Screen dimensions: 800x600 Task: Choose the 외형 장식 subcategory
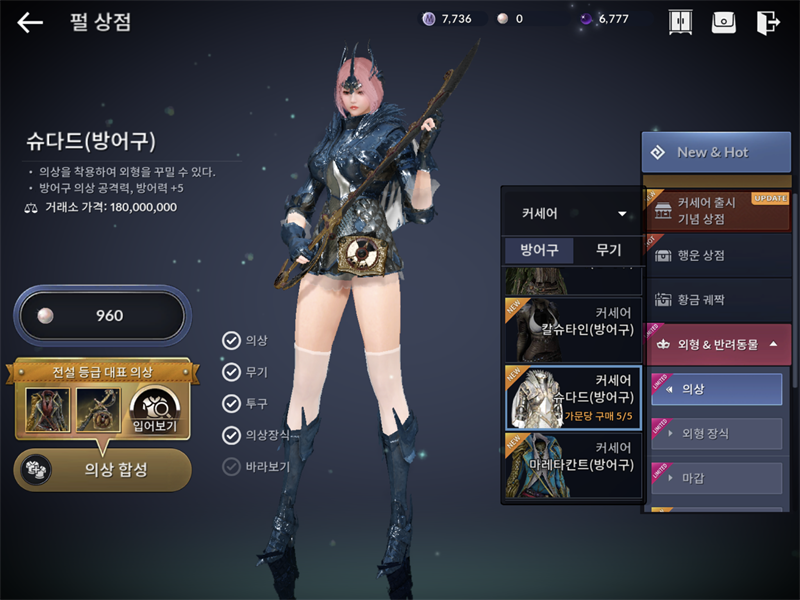click(716, 434)
